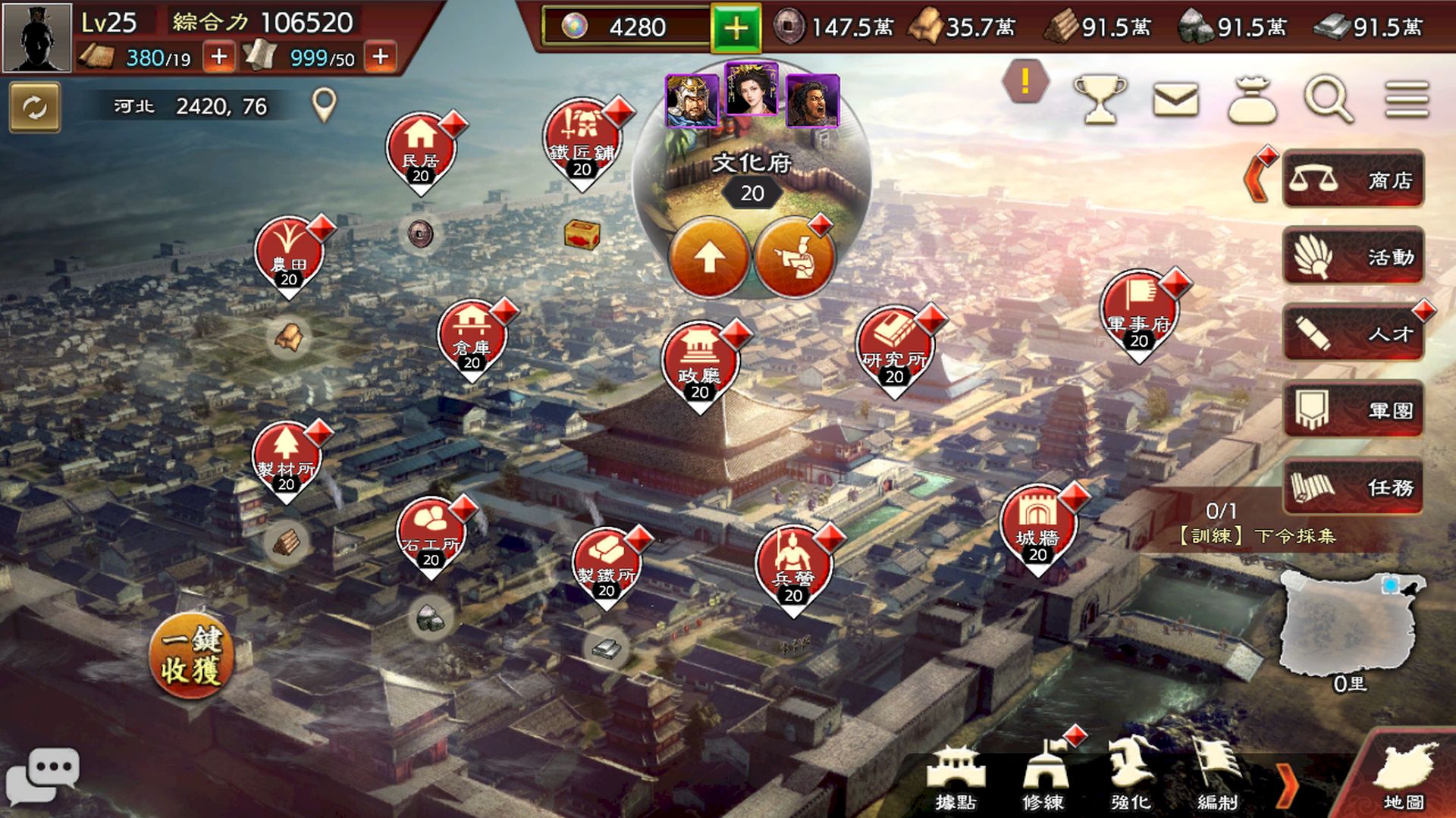Open the 任務 quests menu
The image size is (1456, 818).
pyautogui.click(x=1353, y=487)
